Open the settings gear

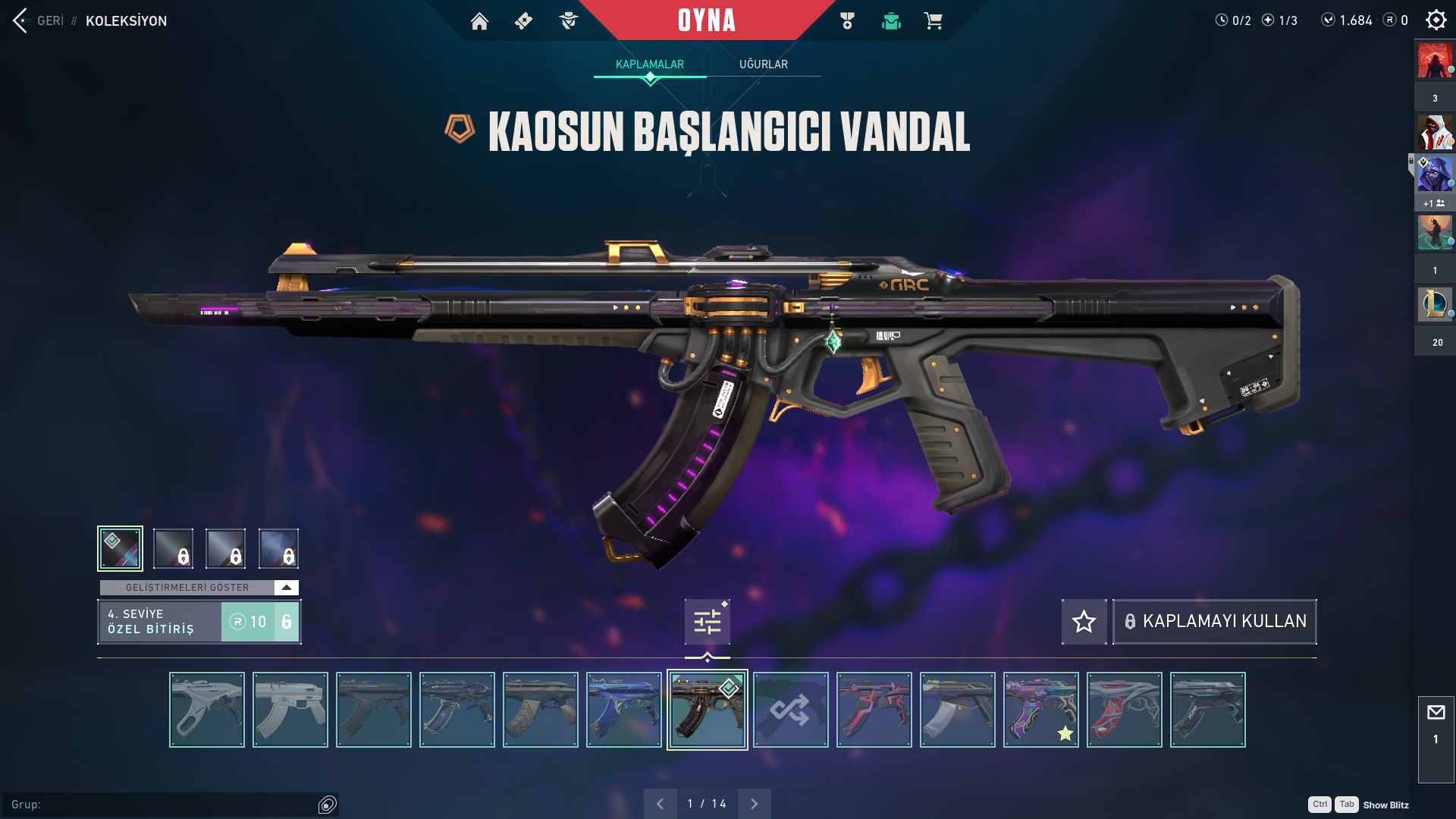pos(1436,20)
